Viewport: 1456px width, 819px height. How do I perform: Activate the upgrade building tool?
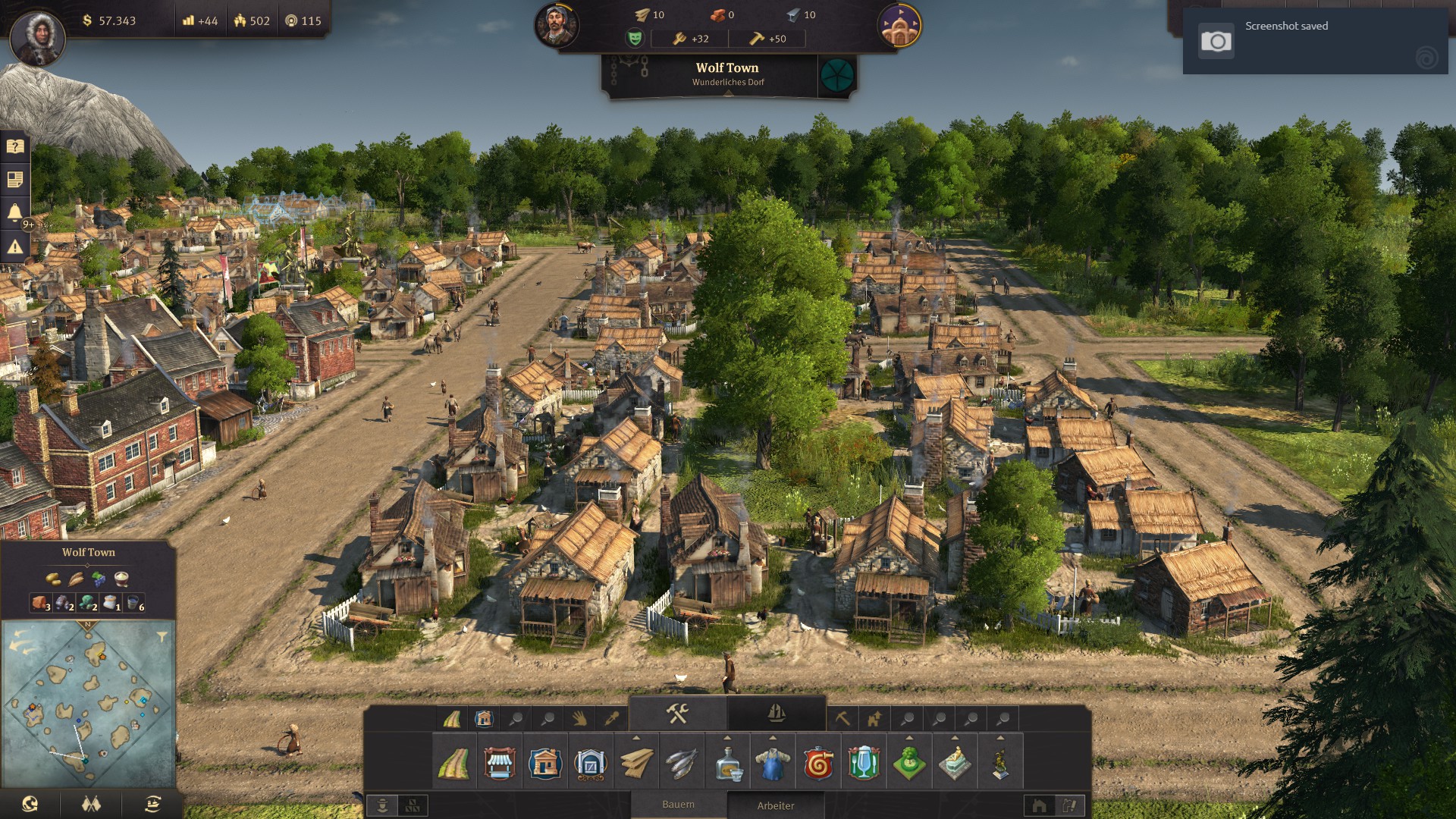pos(874,718)
